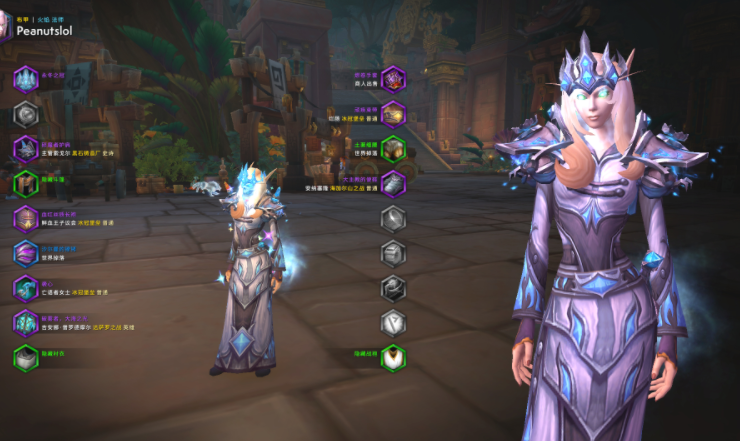This screenshot has width=740, height=441.
Task: Select the blue-bordered world drop (世界掉落) item
Action: (x=26, y=253)
